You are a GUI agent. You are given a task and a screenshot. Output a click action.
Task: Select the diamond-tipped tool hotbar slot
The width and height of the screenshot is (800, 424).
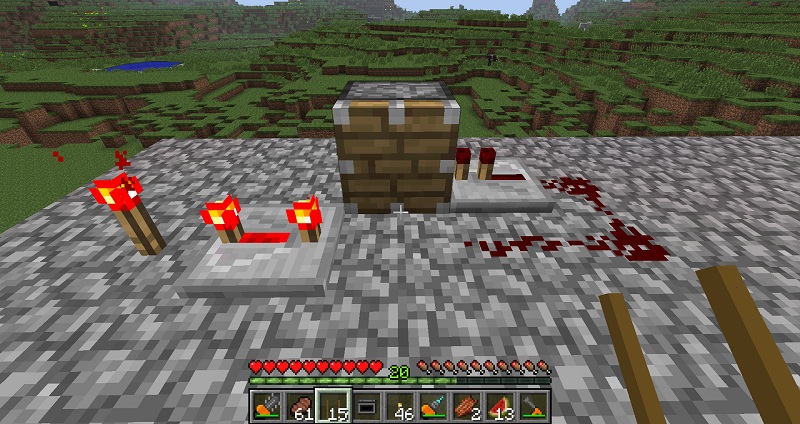coord(433,405)
